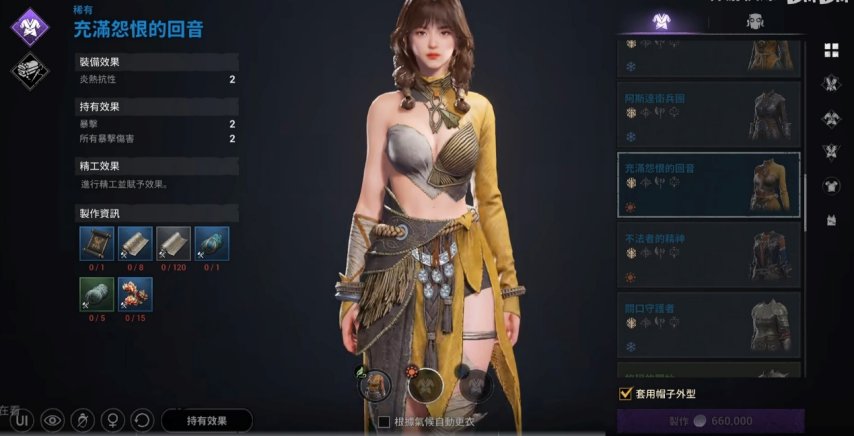Show all categories with the grid filter icon
This screenshot has height=436, width=854.
click(x=831, y=50)
